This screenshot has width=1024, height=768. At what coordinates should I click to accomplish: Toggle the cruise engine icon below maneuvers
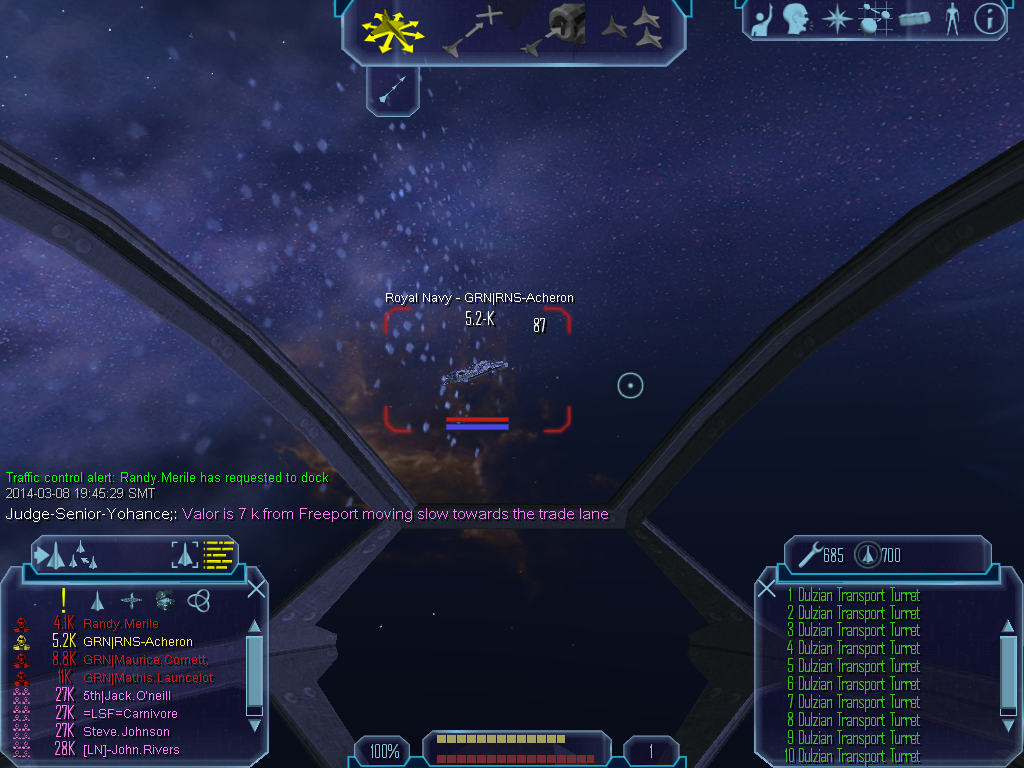point(392,91)
